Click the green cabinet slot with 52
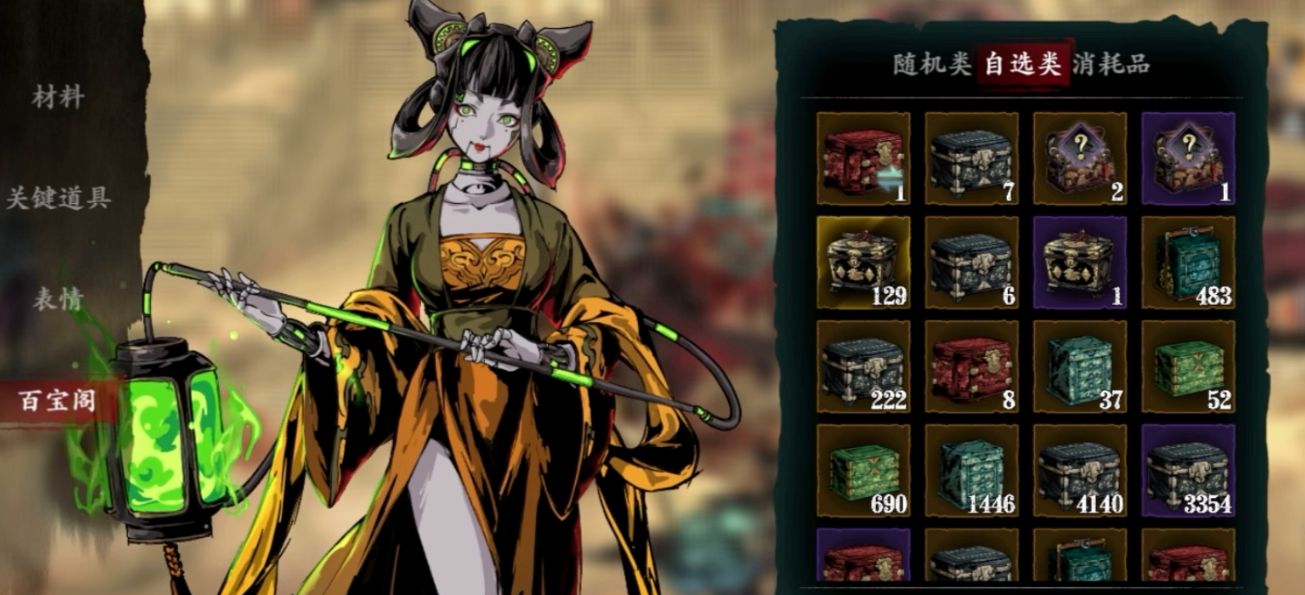Image resolution: width=1305 pixels, height=595 pixels. point(1187,367)
